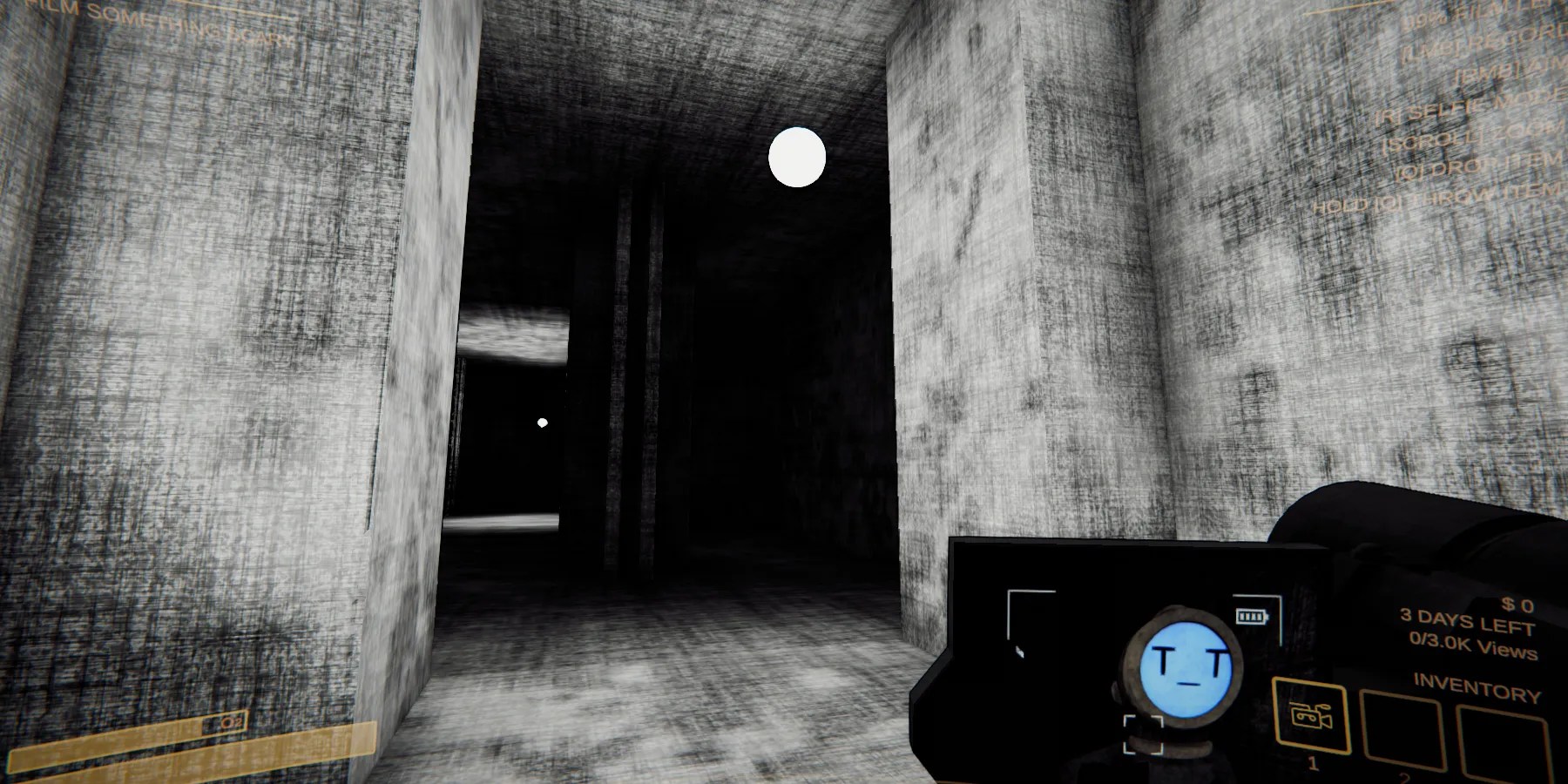Click the white recording dot in the corridor view

coord(798,158)
